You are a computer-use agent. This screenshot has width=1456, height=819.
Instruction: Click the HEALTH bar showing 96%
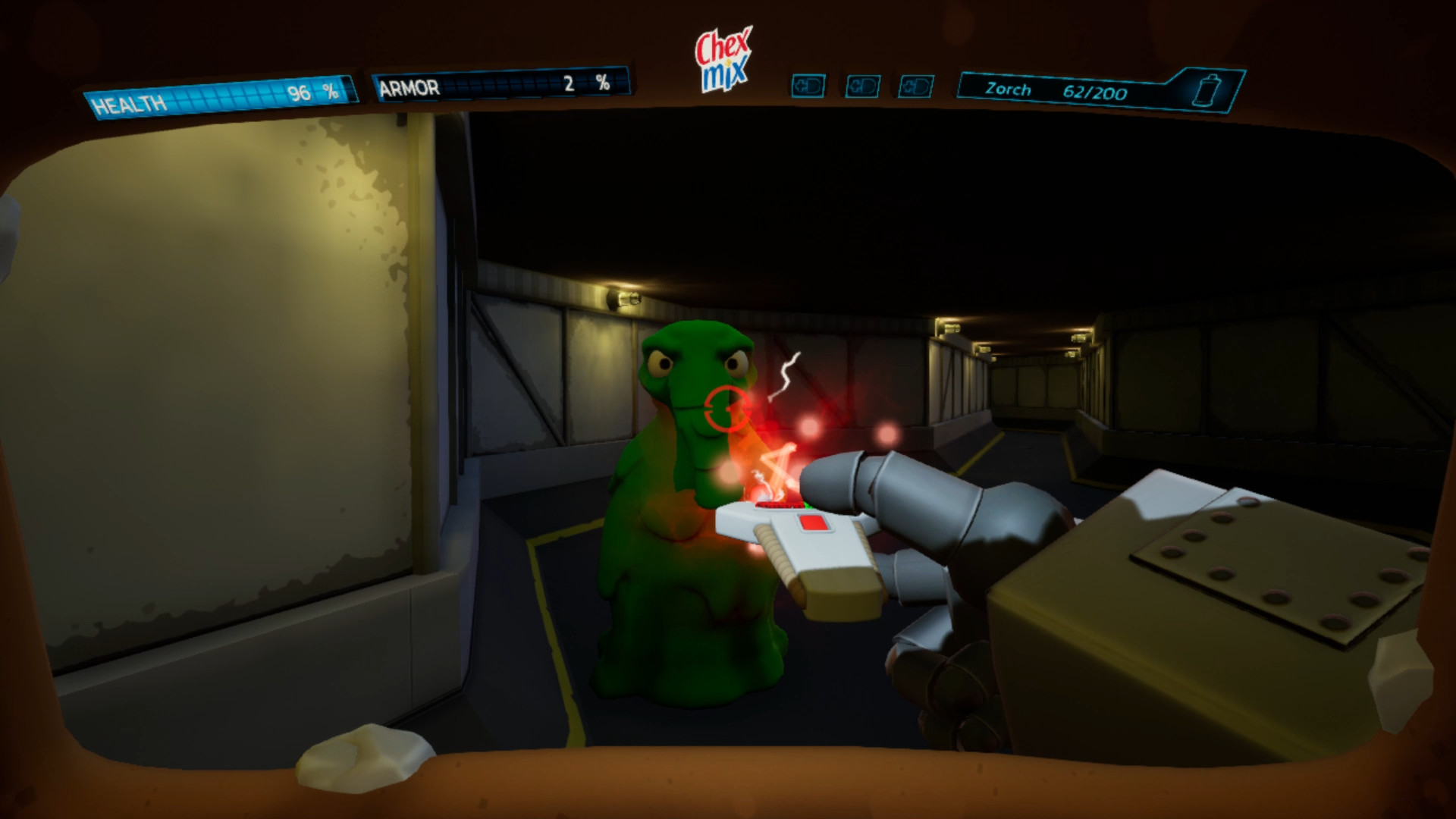[220, 95]
